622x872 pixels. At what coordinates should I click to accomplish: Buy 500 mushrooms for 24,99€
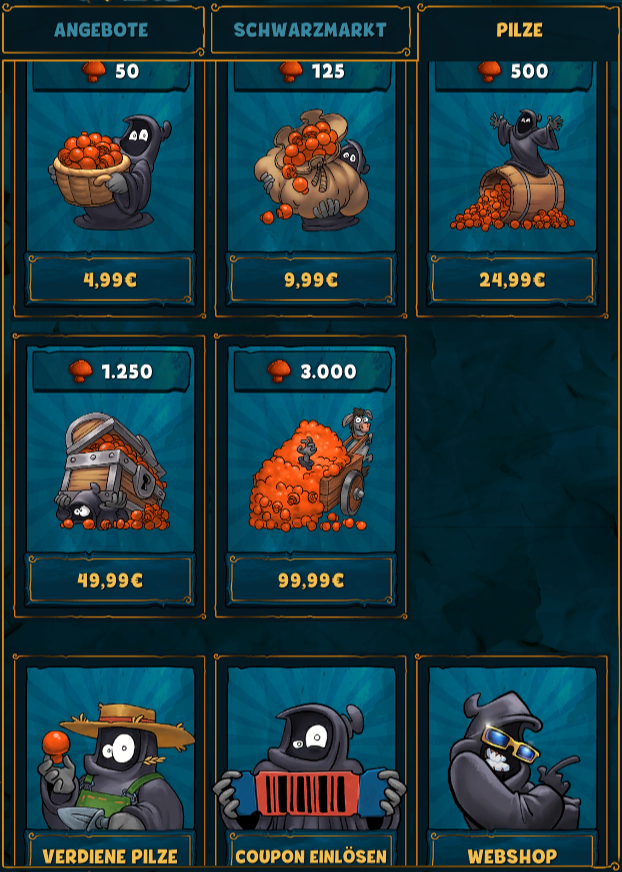(512, 280)
